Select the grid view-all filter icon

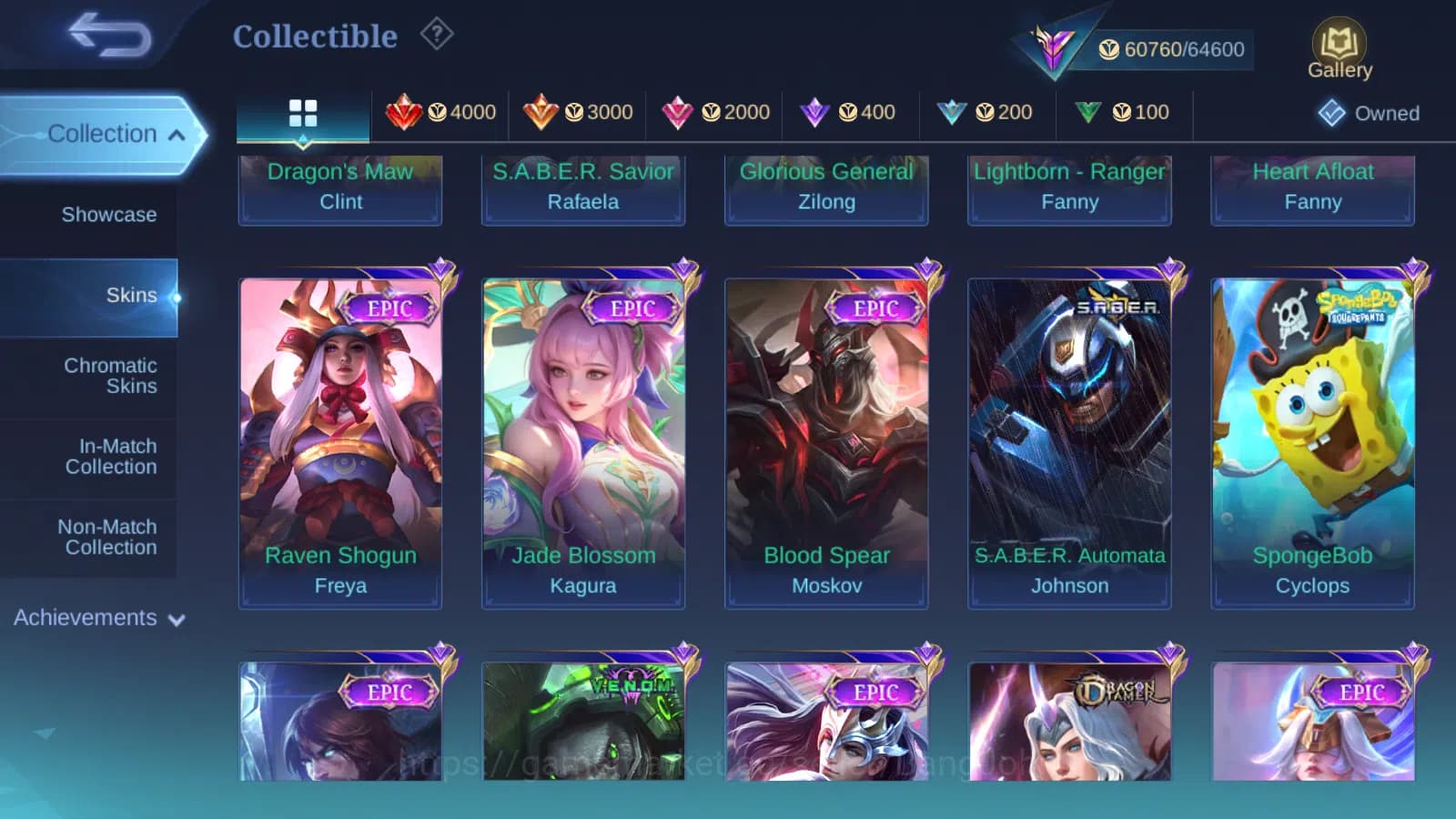coord(303,113)
